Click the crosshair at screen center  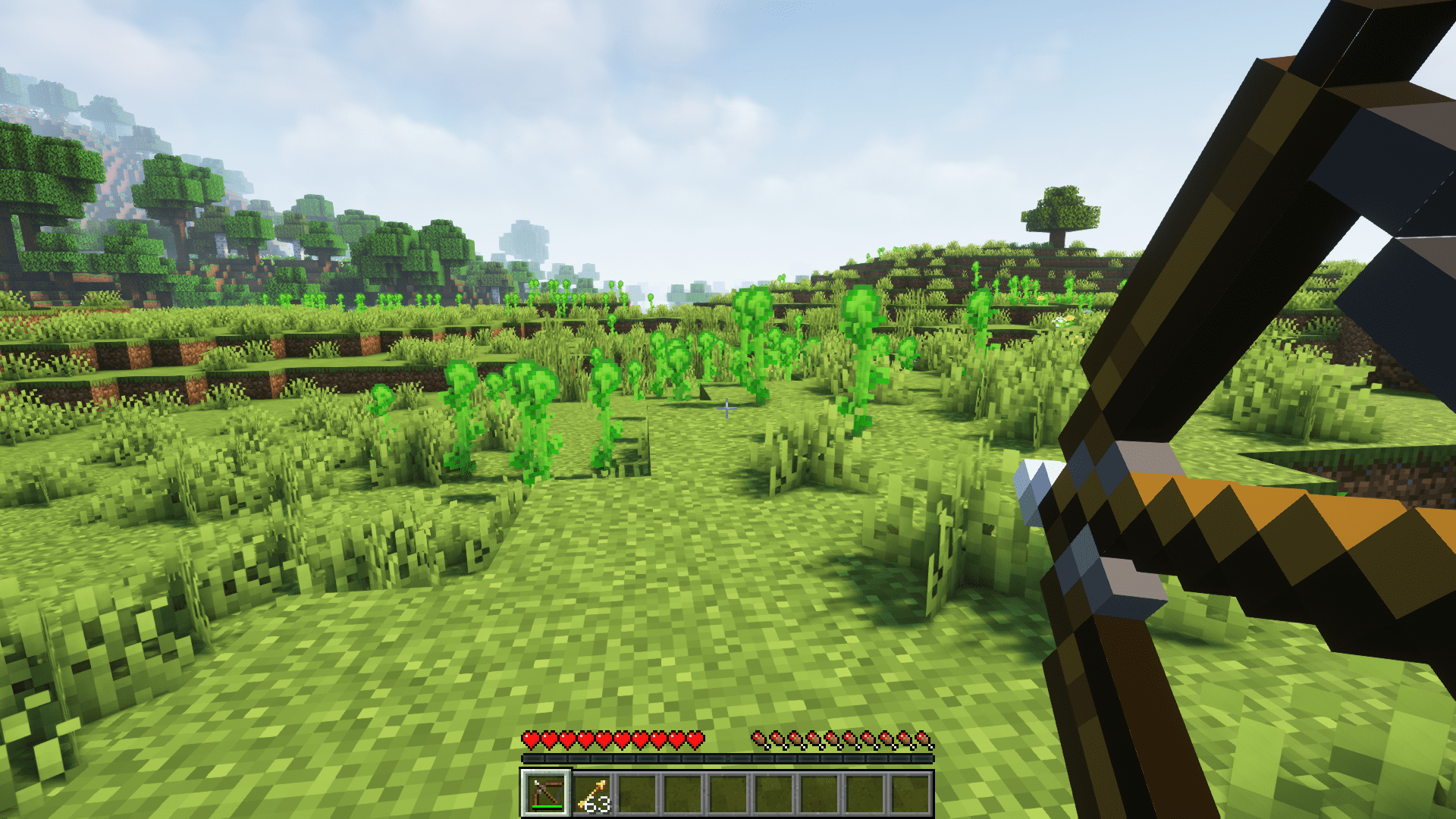click(728, 409)
